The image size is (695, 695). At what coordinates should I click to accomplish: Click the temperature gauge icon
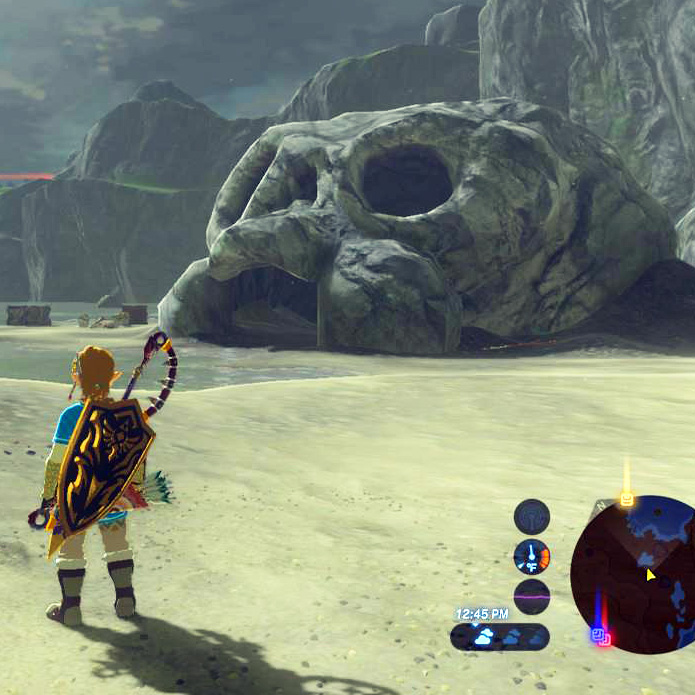(x=531, y=556)
